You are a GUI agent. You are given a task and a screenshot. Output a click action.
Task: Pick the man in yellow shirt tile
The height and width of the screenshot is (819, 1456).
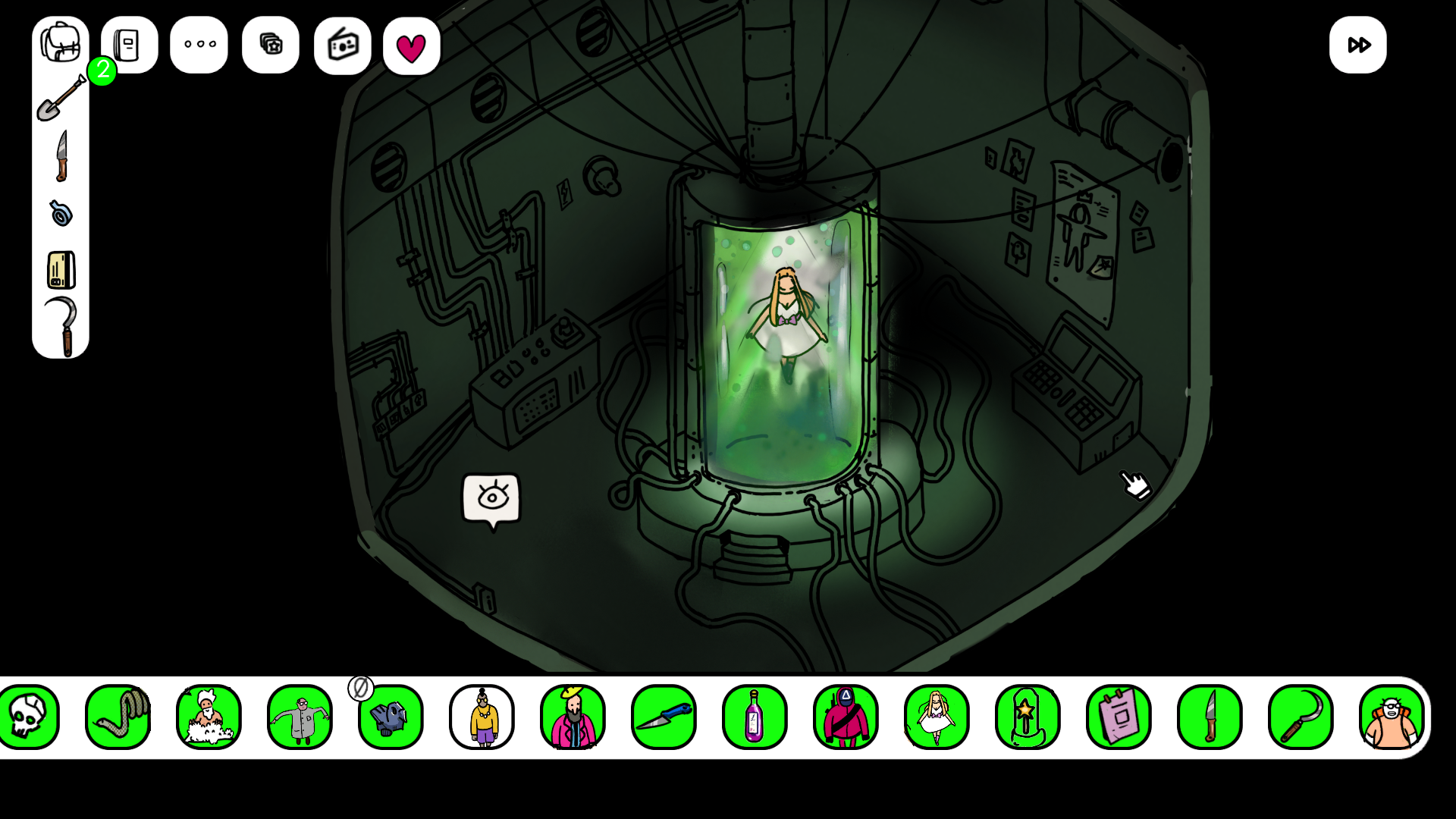tap(482, 717)
